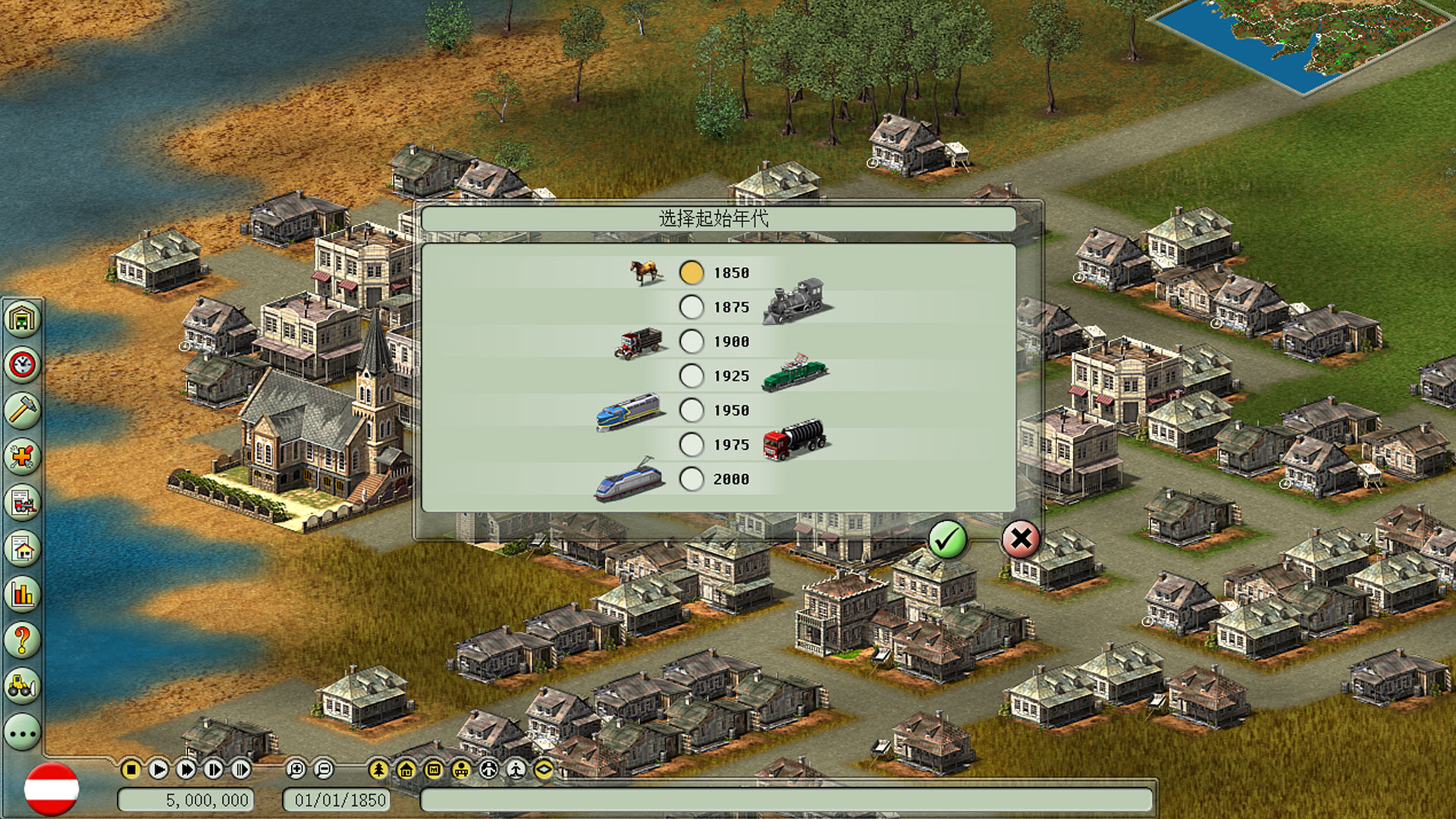Open the locomotive document list
The height and width of the screenshot is (819, 1456).
[23, 502]
